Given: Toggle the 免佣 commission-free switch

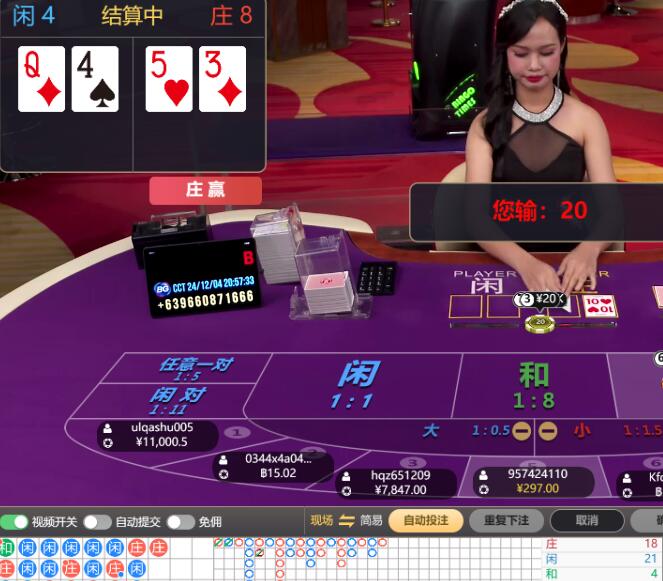Looking at the screenshot, I should pyautogui.click(x=180, y=521).
